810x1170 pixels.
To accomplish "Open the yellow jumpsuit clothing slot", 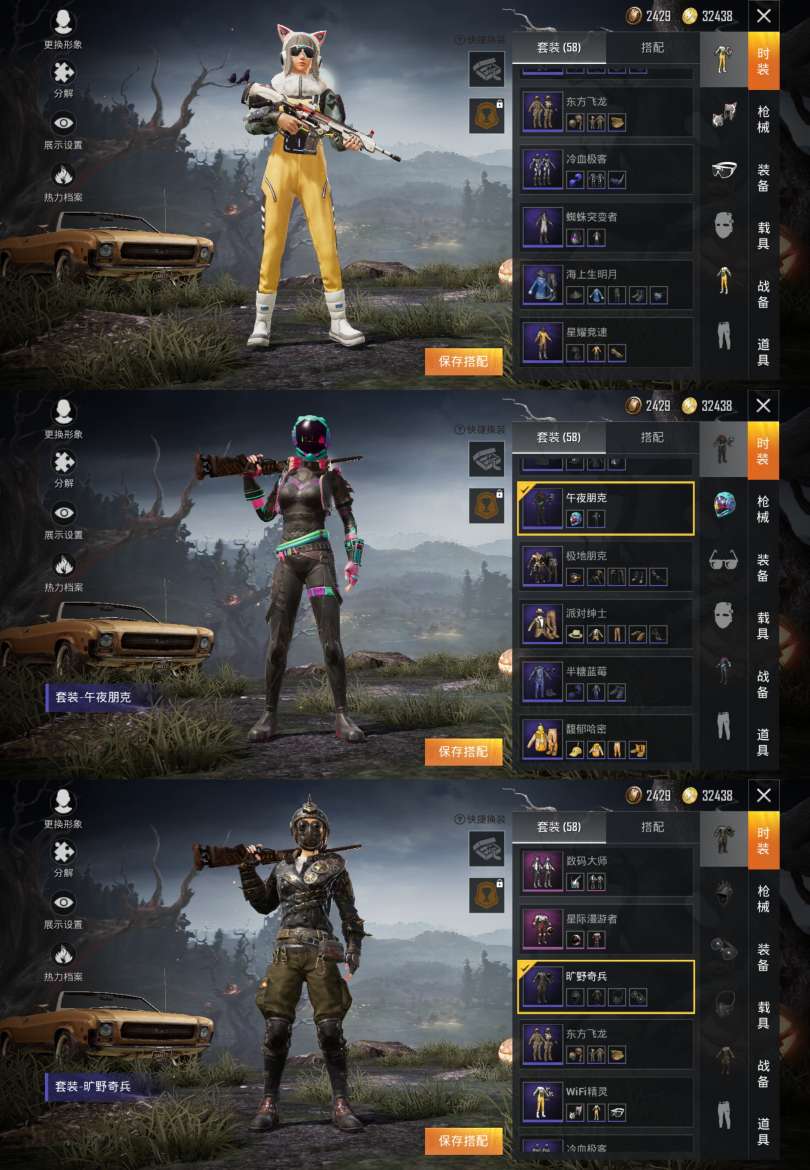I will 724,281.
